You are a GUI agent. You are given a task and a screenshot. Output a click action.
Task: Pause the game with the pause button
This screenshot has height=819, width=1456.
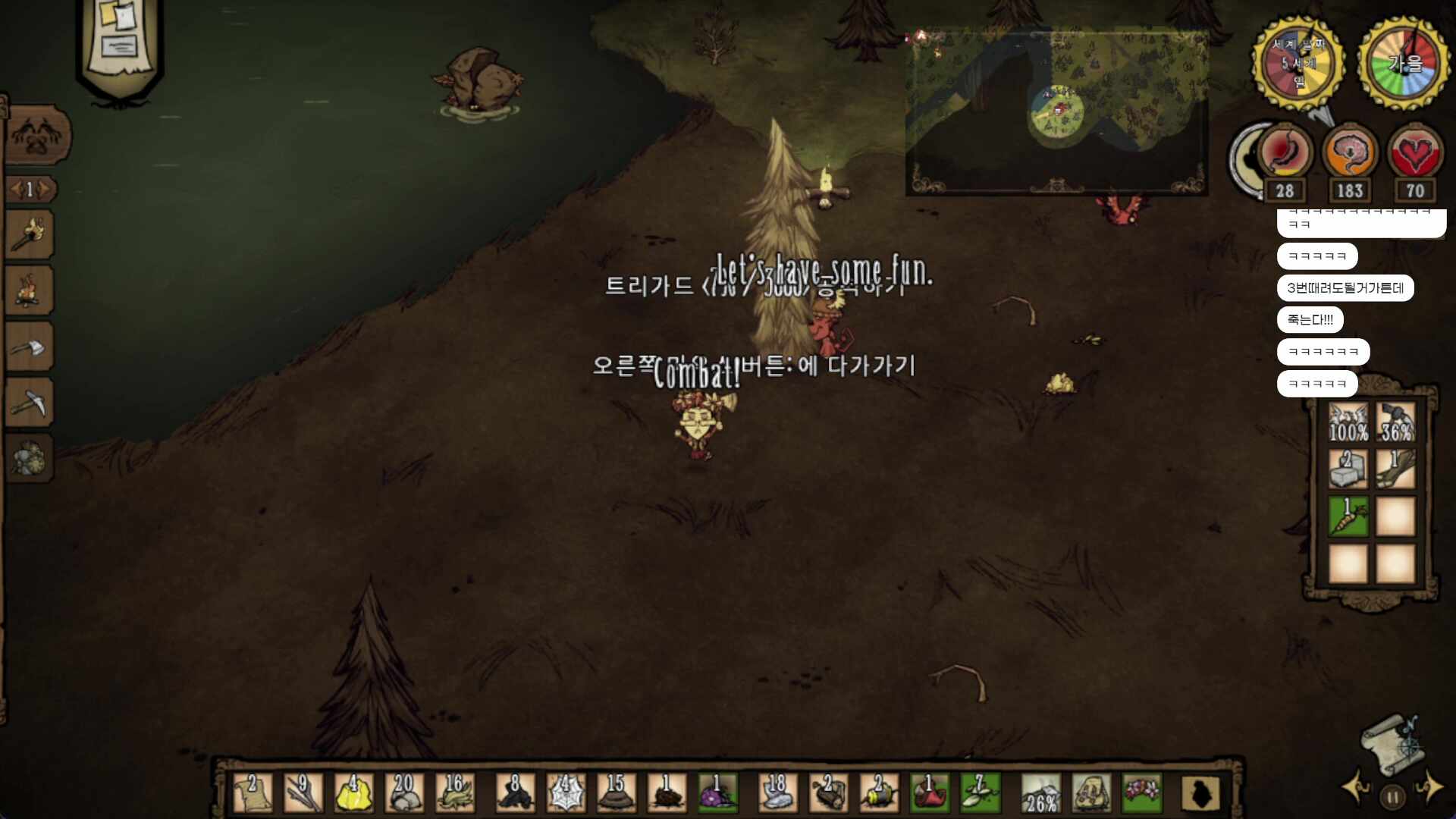(1392, 797)
